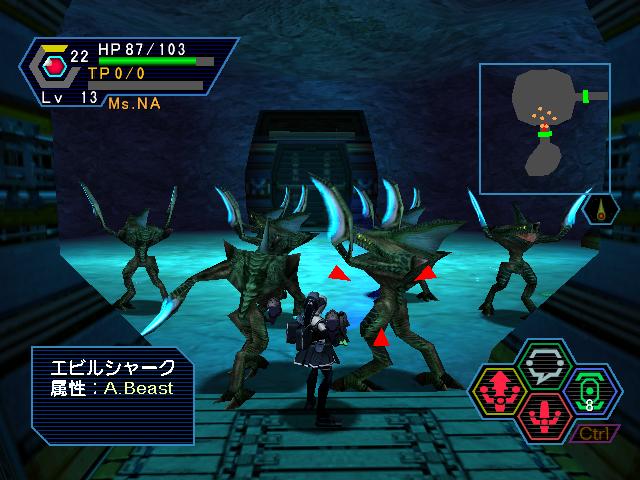
Task: Click the Ms.NA player status panel
Action: 128,74
